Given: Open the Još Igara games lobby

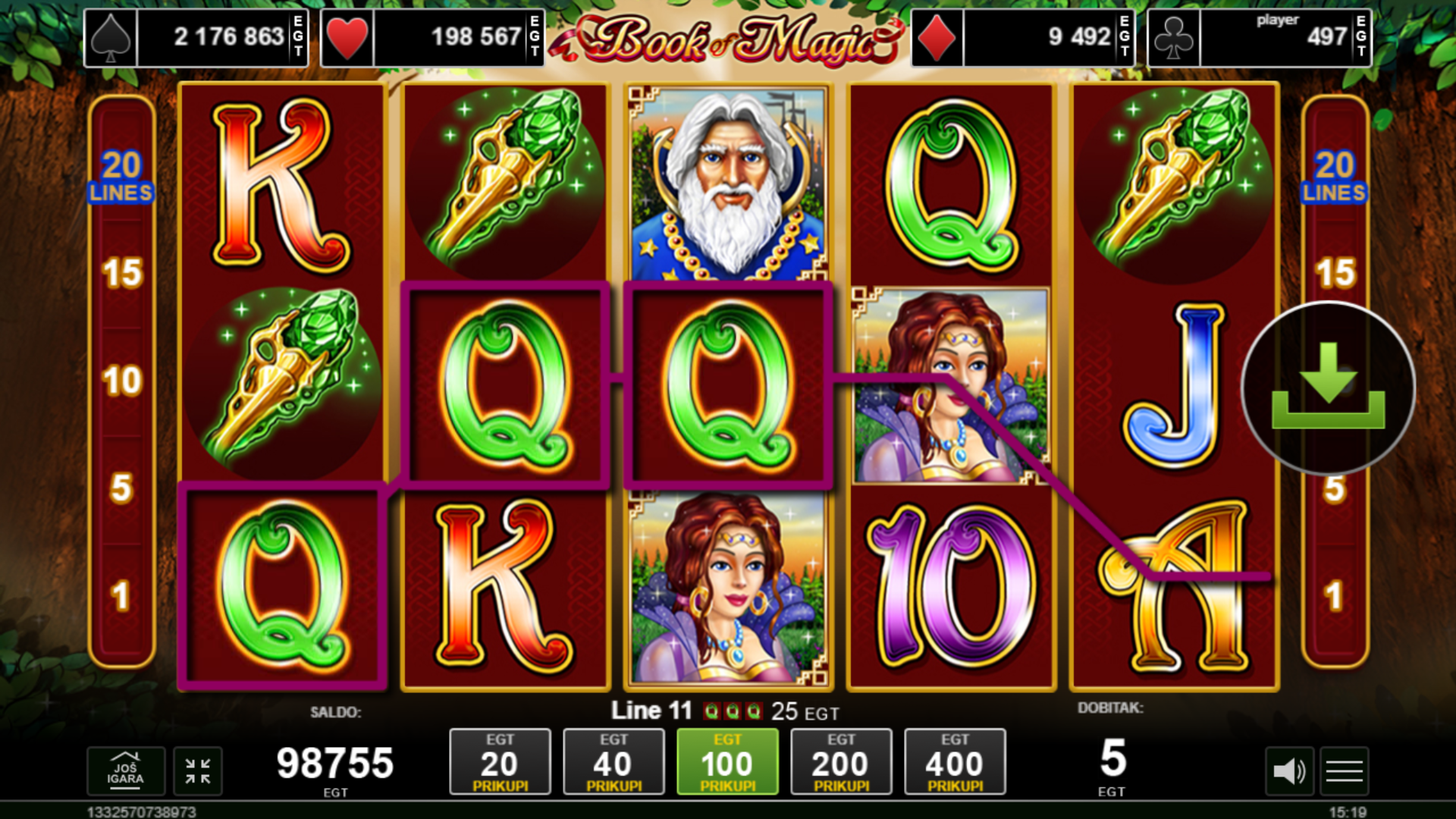Looking at the screenshot, I should pyautogui.click(x=125, y=771).
